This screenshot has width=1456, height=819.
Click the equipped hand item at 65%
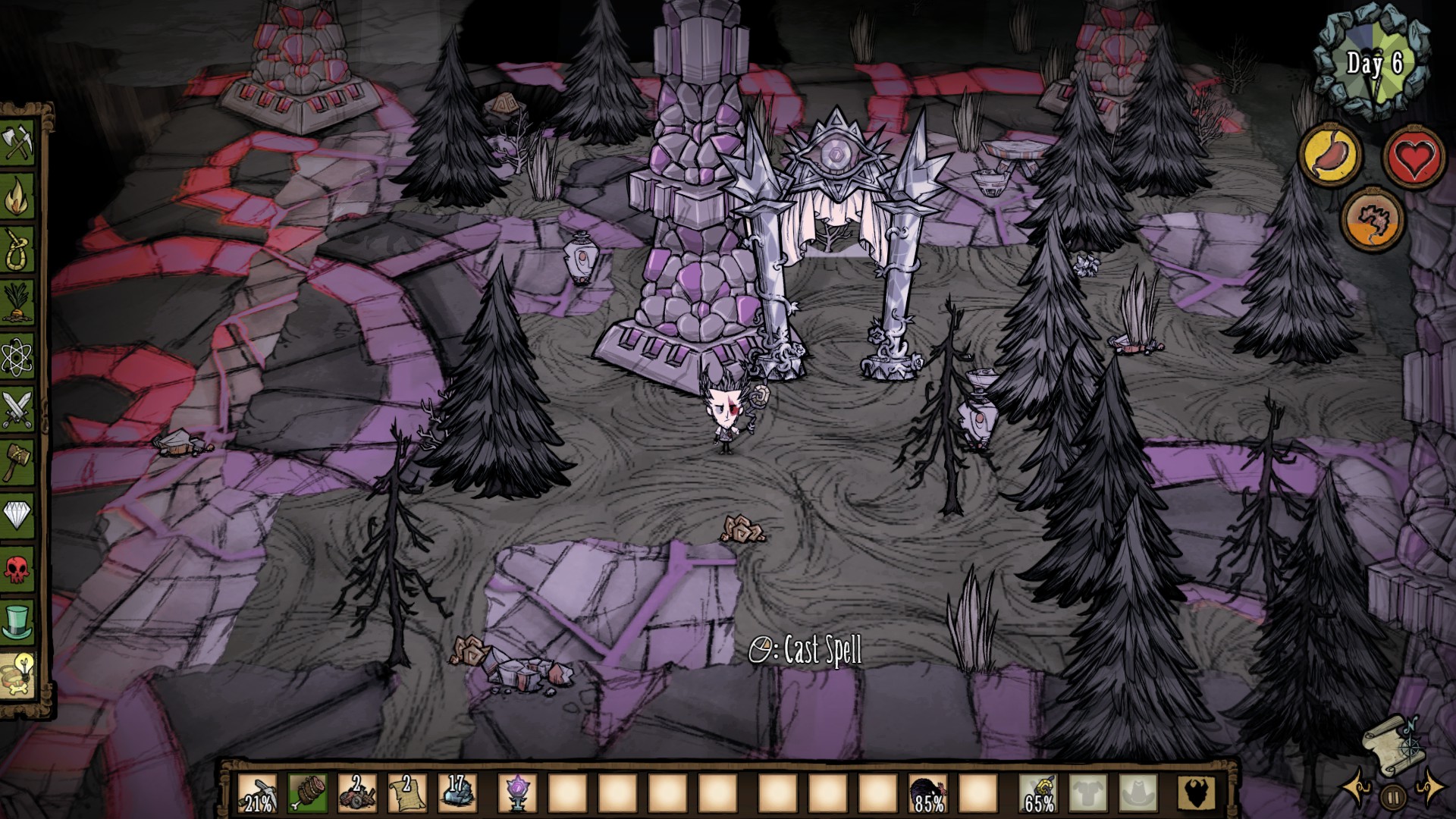[1037, 793]
